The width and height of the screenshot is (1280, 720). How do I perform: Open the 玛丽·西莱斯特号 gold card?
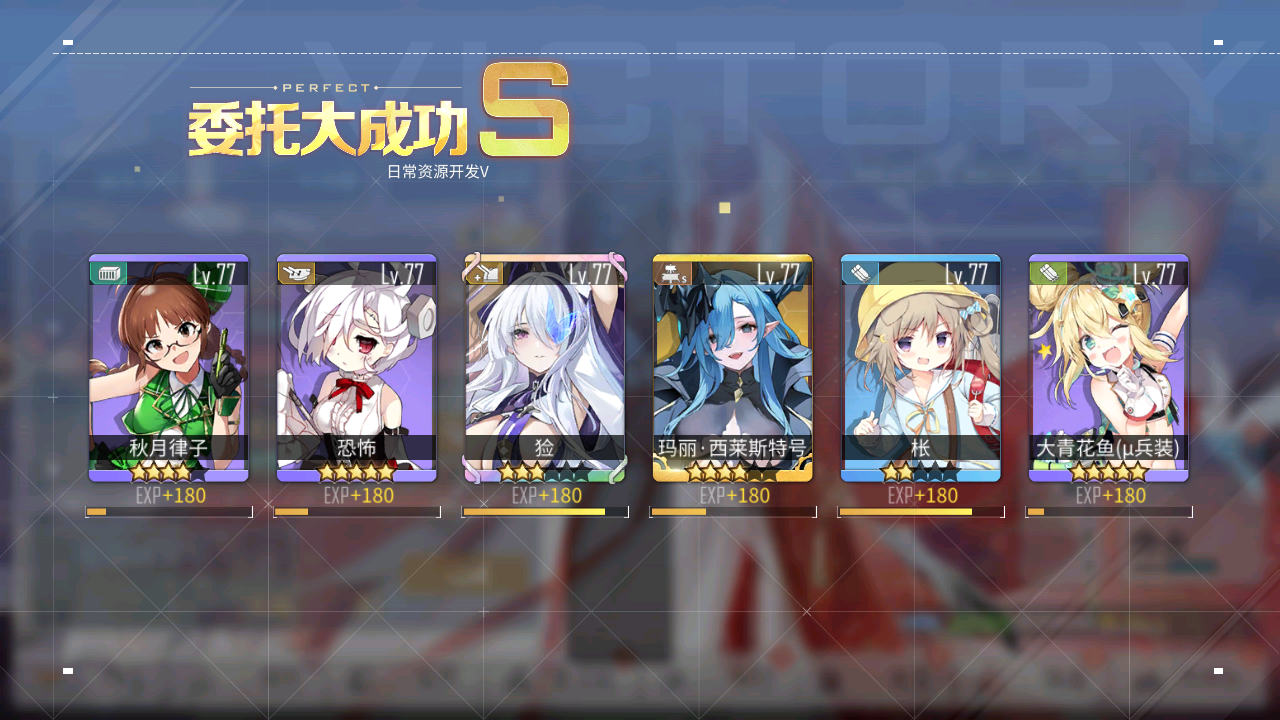click(x=732, y=367)
